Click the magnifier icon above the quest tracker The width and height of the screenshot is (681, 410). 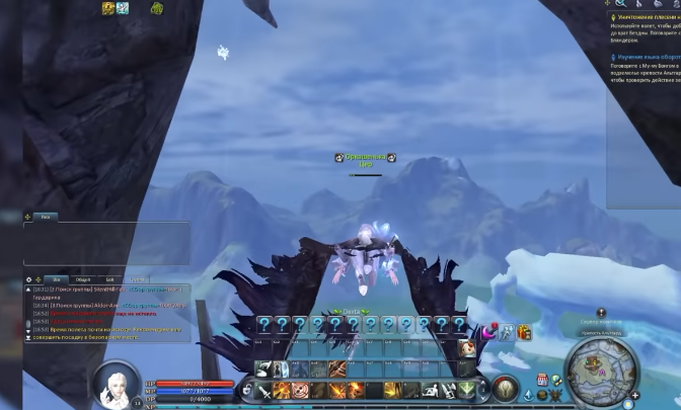pos(620,4)
